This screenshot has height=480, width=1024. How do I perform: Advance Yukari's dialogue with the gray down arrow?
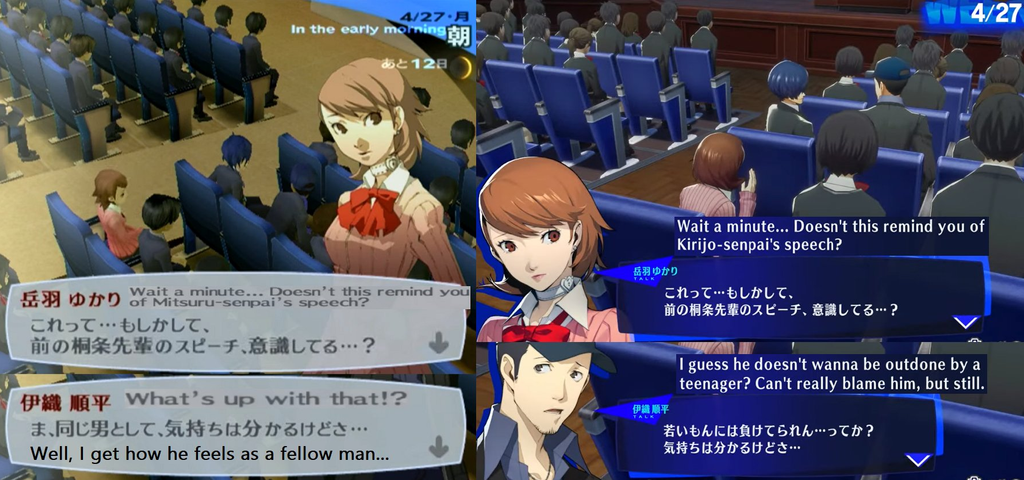[x=438, y=343]
